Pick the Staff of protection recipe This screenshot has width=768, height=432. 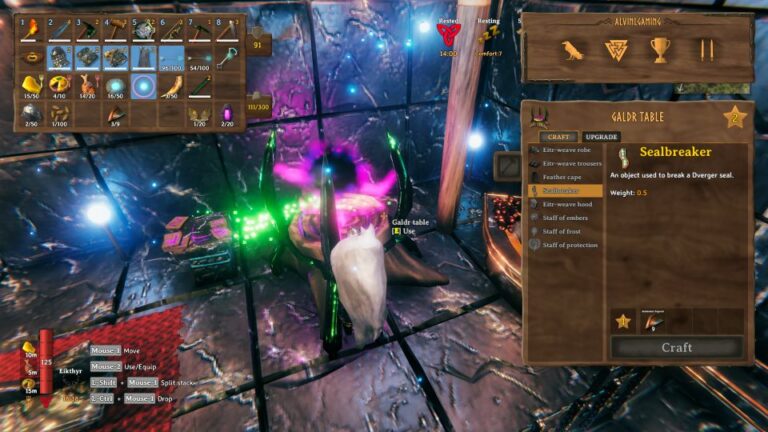[568, 245]
